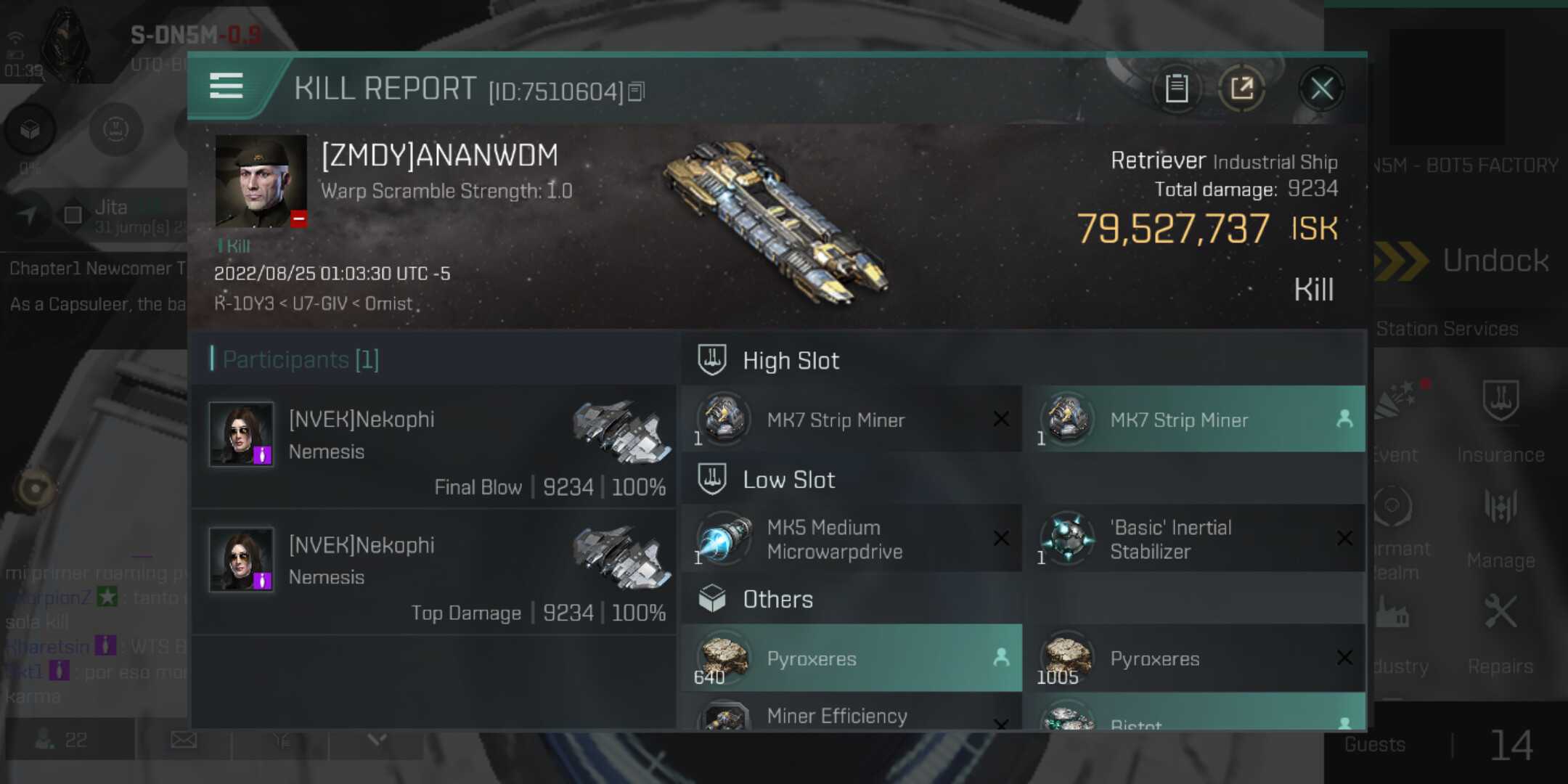Share the kill report externally
This screenshot has width=1568, height=784.
click(1241, 89)
